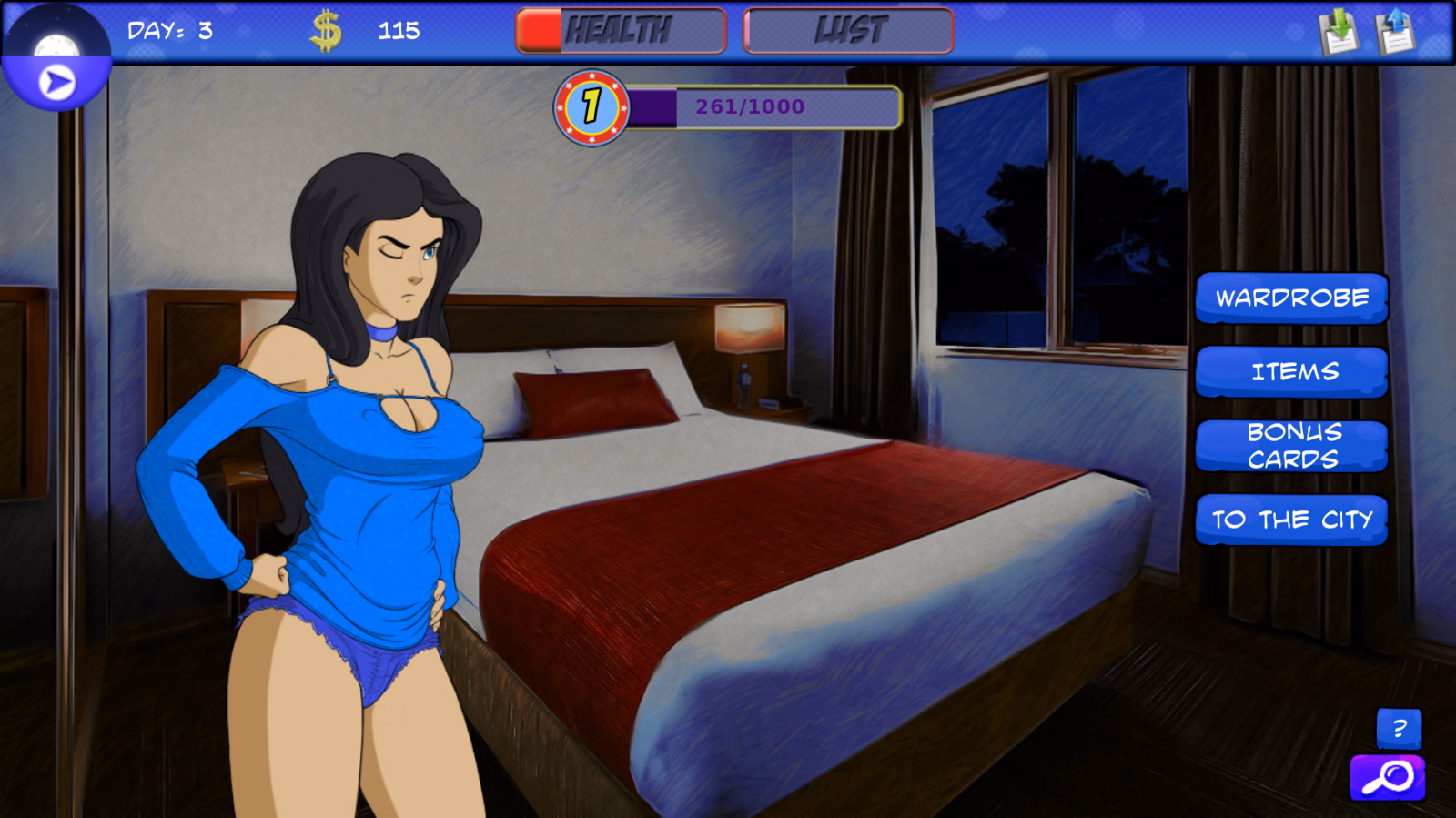Open help via the question mark icon
1456x818 pixels.
tap(1399, 729)
